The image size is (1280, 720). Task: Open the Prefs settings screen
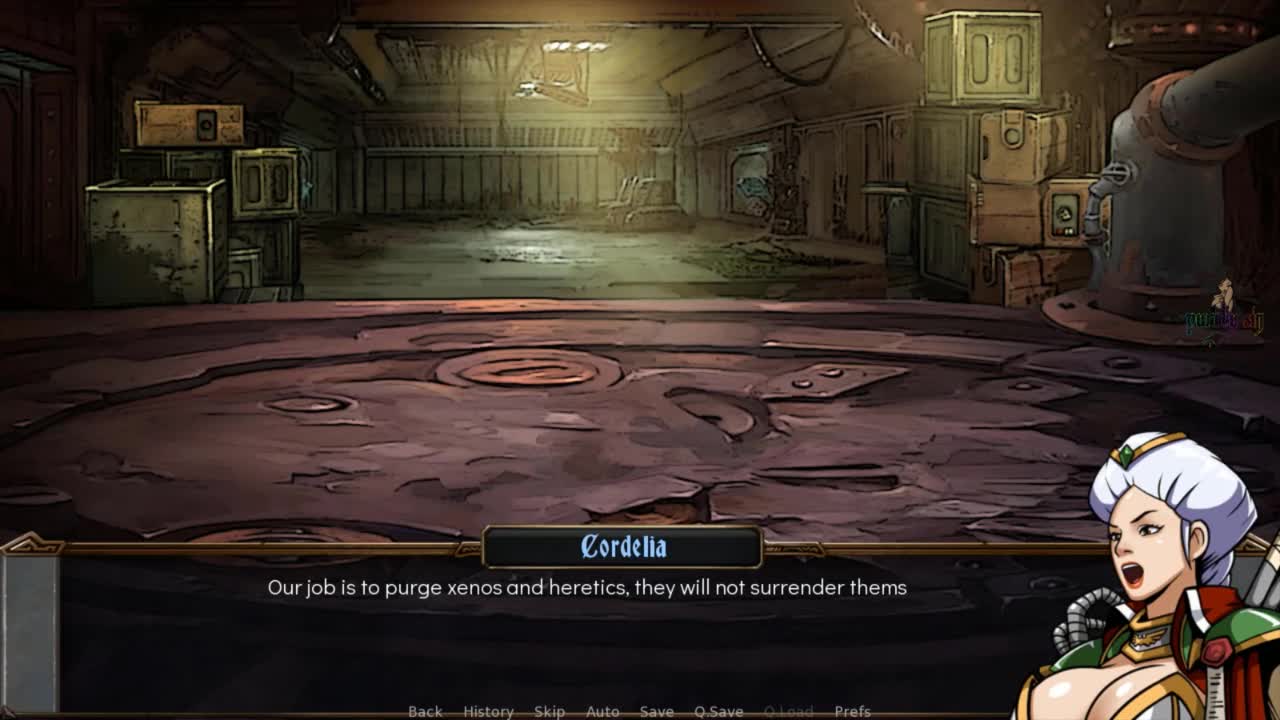(852, 711)
